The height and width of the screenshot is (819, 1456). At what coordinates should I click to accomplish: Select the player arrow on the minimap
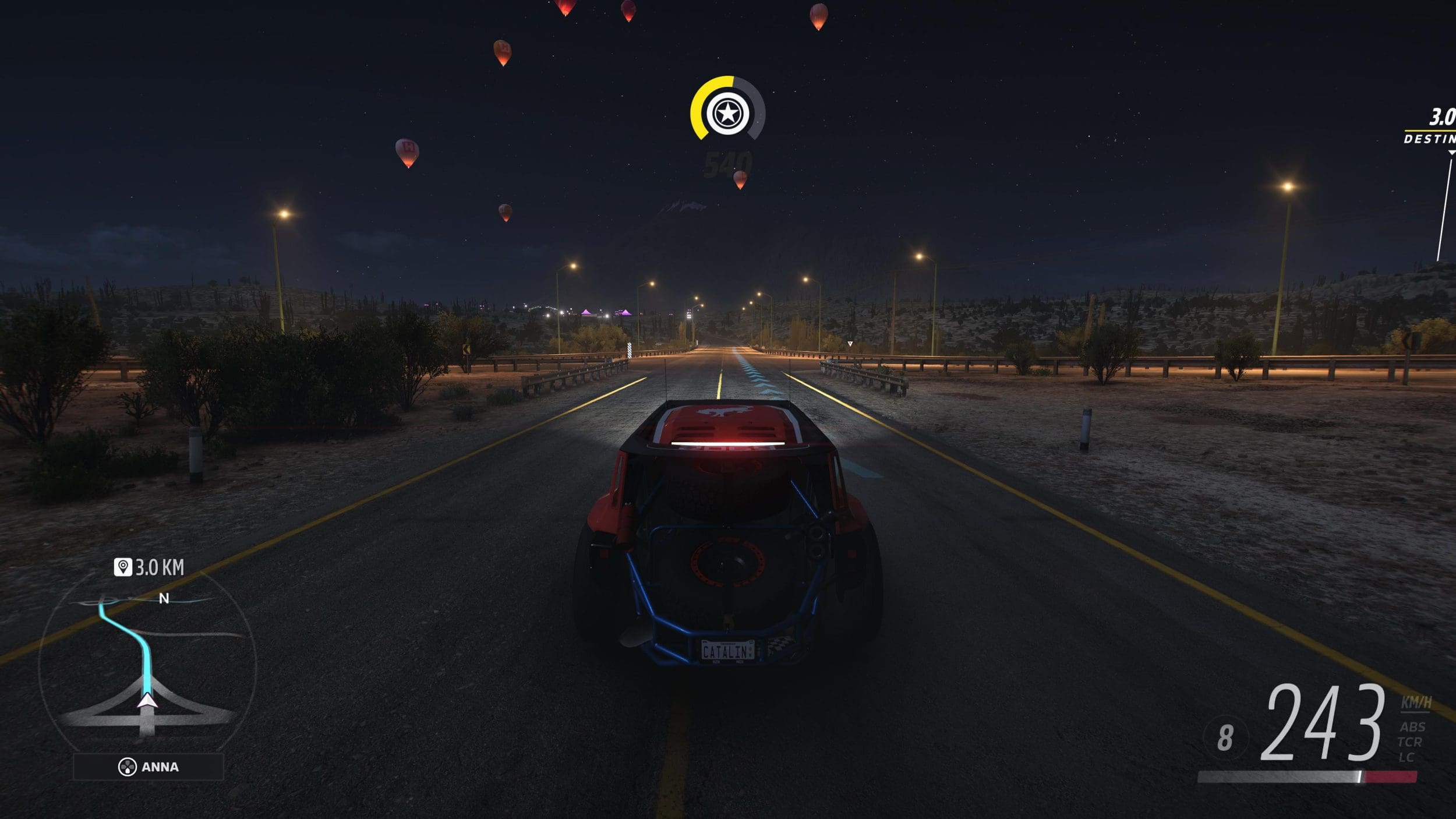[x=147, y=701]
